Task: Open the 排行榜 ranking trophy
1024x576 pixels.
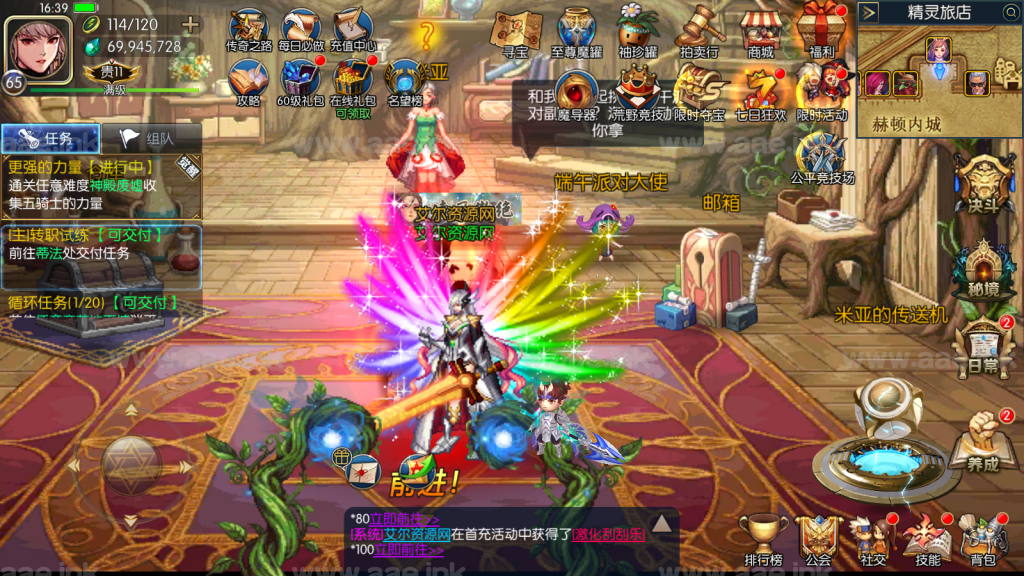Action: point(763,540)
